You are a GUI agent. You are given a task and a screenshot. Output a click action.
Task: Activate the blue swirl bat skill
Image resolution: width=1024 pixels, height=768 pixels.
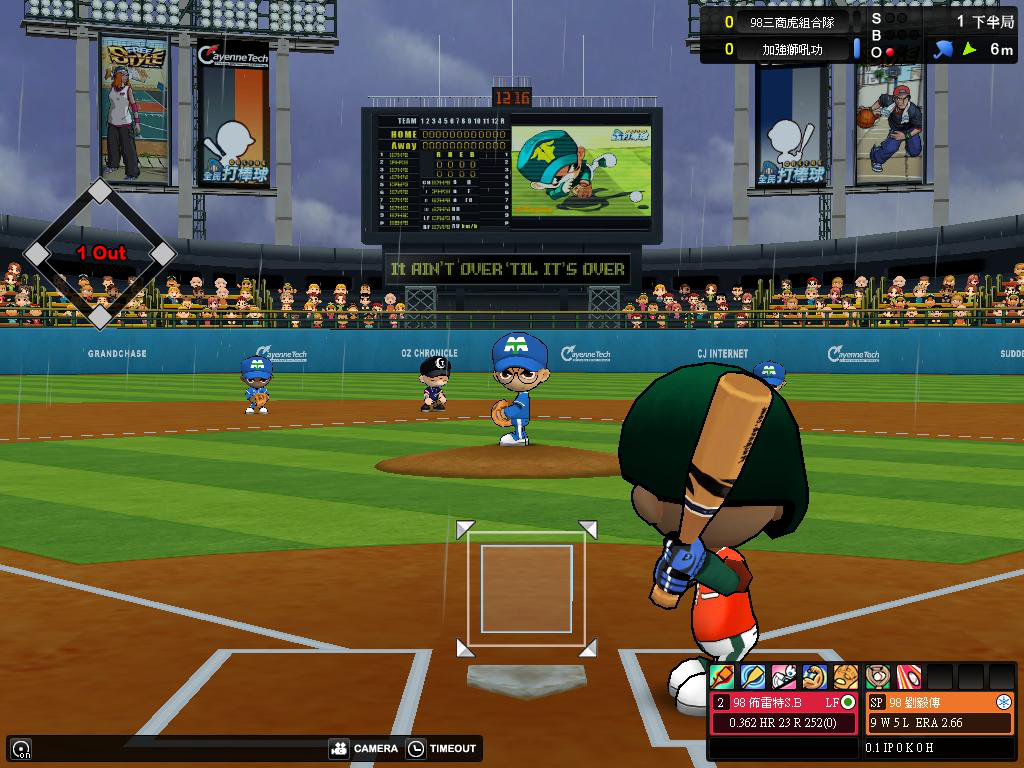coord(753,677)
